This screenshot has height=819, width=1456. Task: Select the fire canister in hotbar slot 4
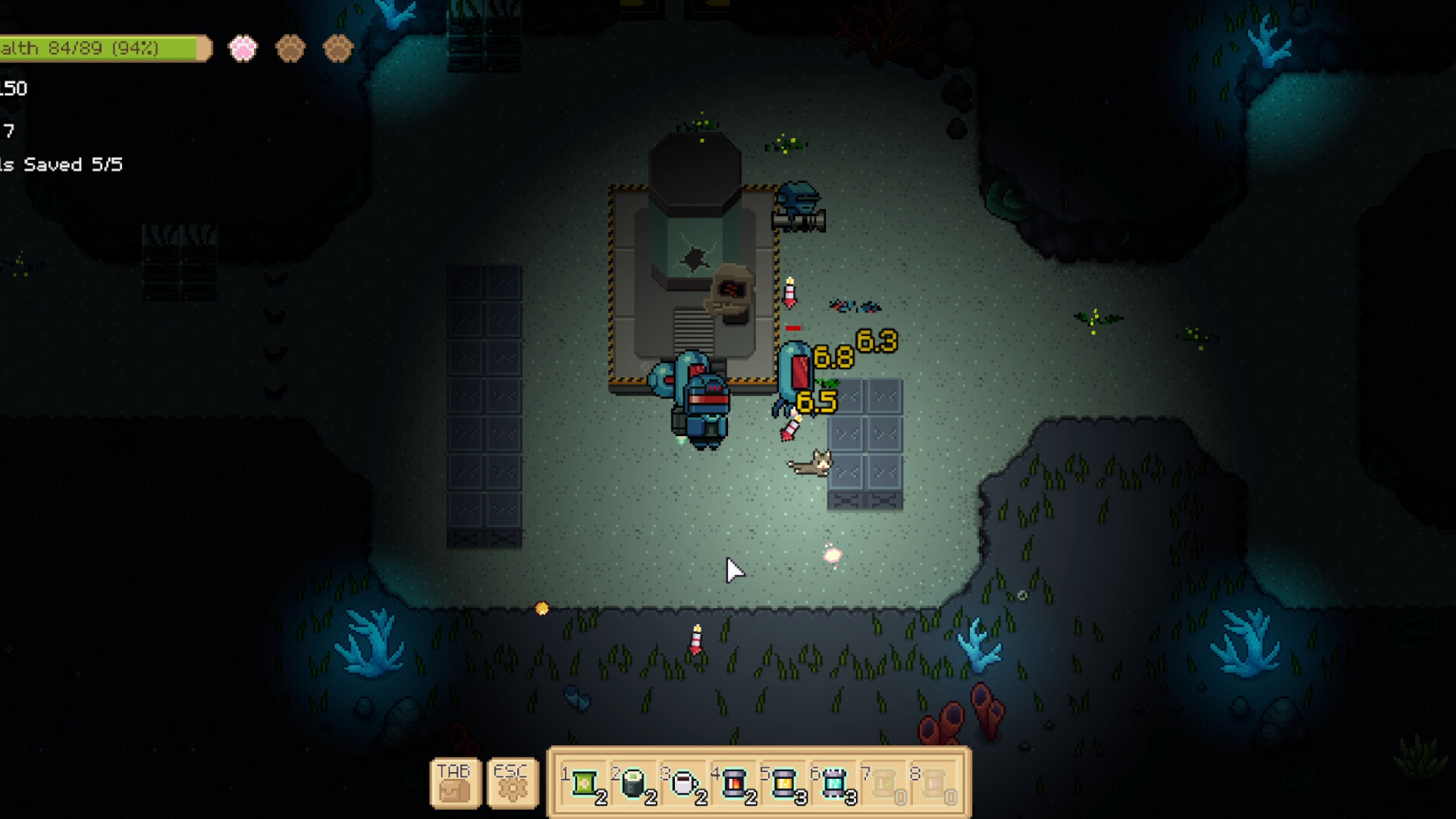(734, 780)
